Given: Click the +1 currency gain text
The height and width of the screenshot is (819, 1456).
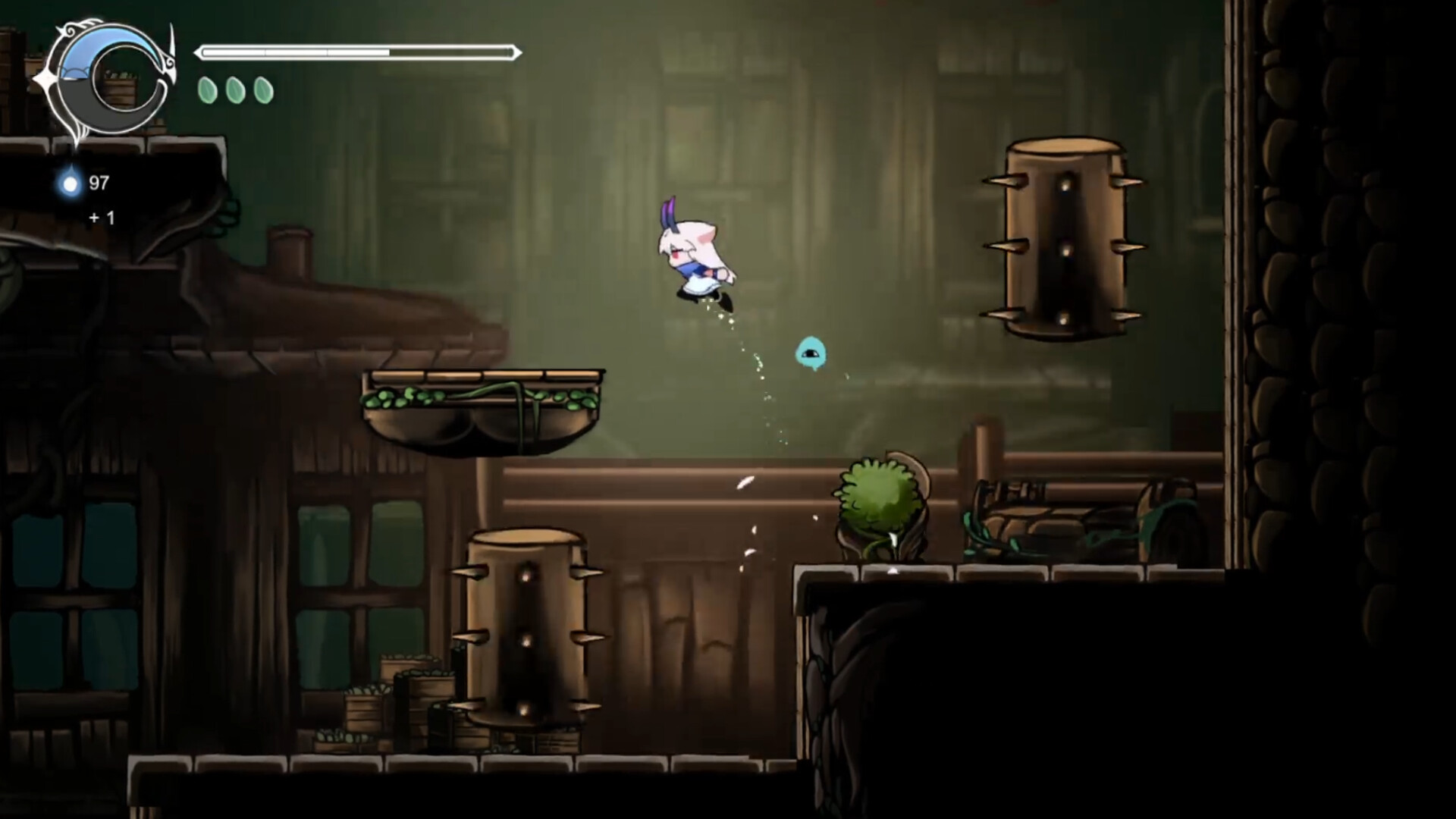Looking at the screenshot, I should pos(101,218).
